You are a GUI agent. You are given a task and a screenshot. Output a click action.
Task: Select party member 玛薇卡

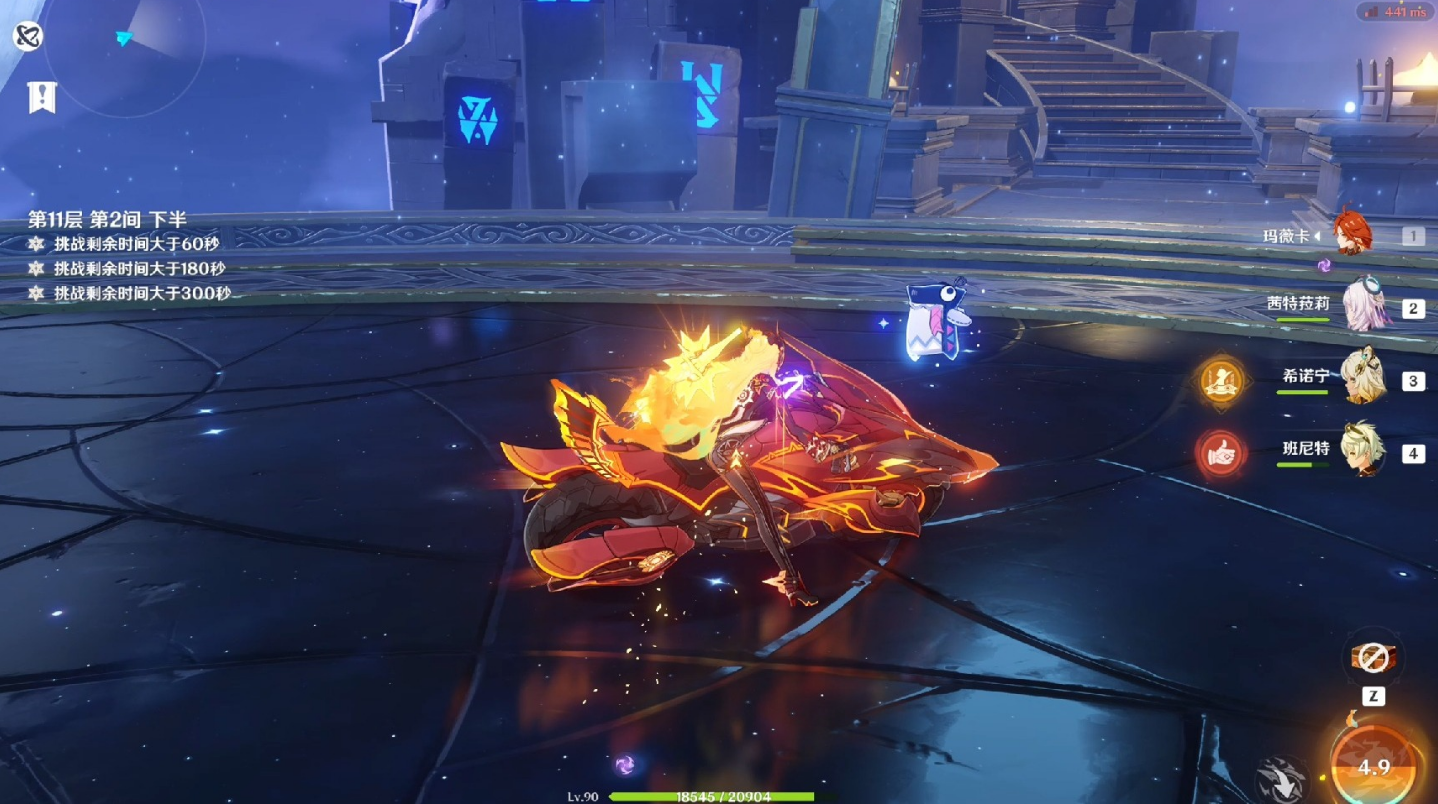1349,235
